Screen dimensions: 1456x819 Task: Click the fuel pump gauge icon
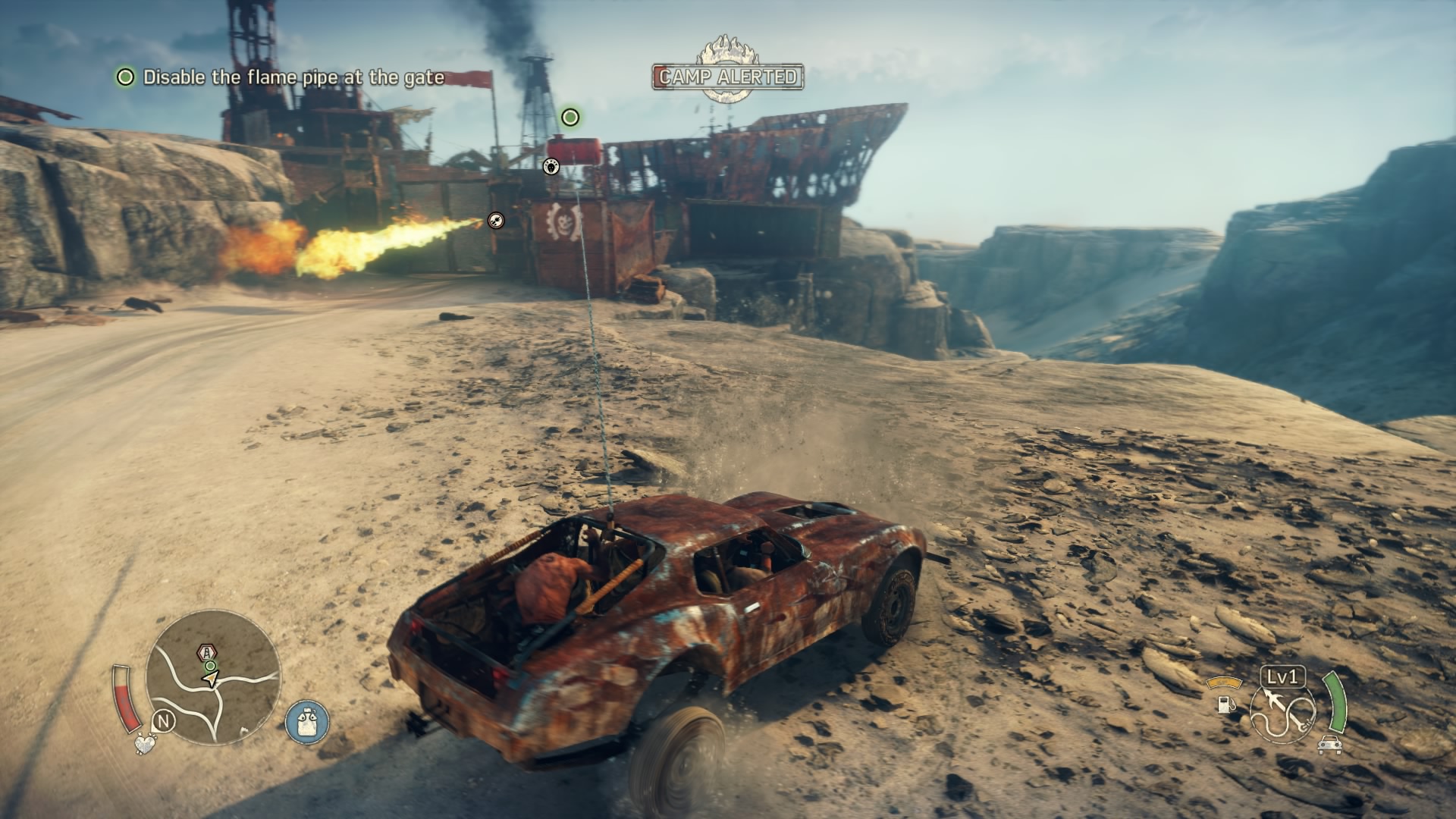pos(1225,703)
